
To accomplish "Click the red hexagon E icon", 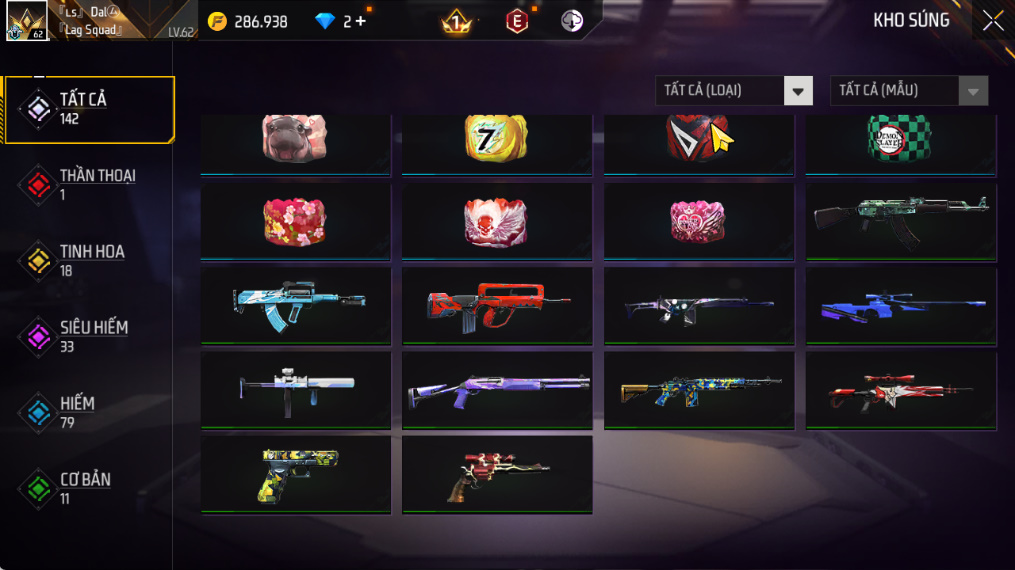I will [x=516, y=21].
